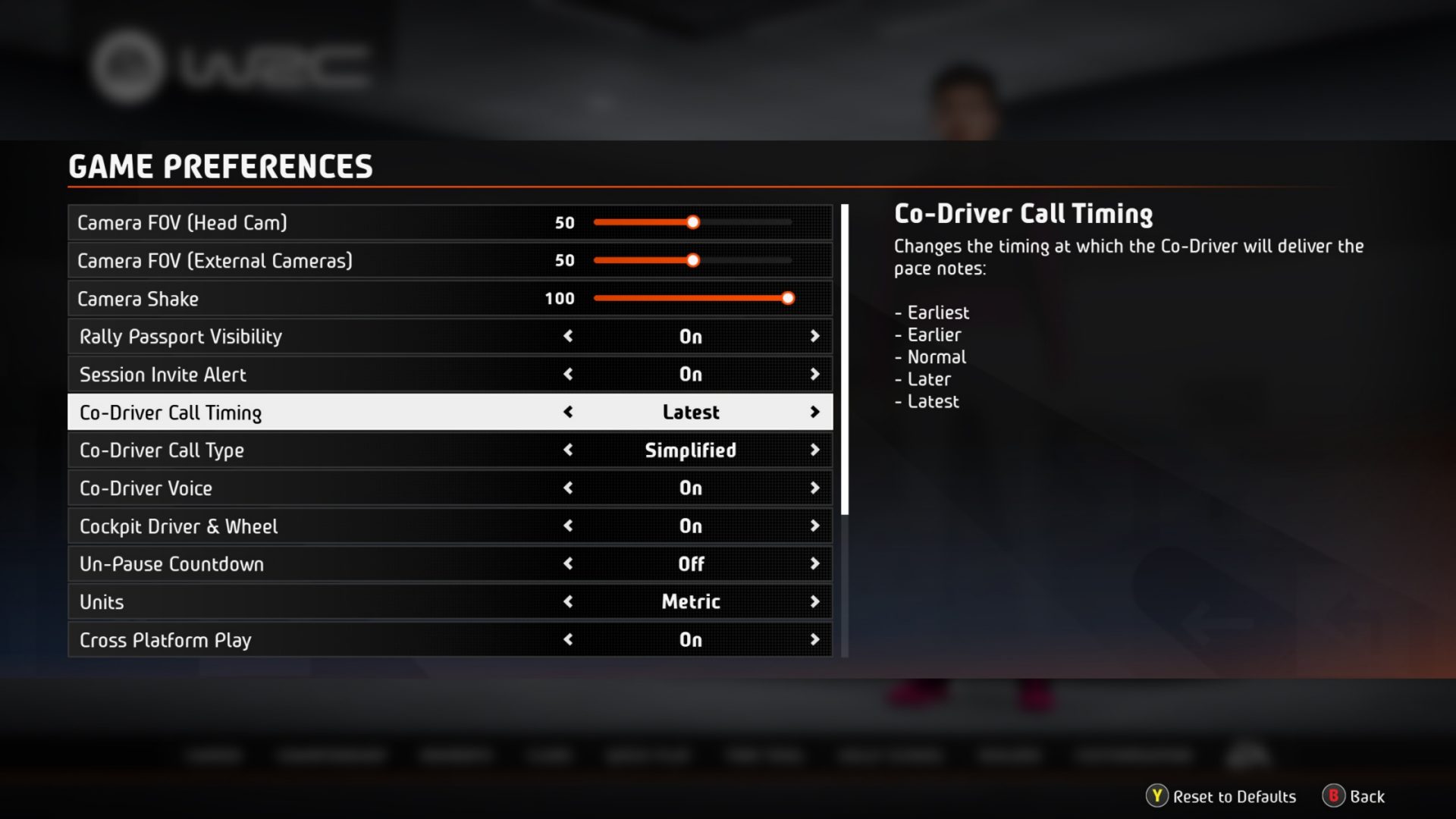Click the left arrow on the Units row
The image size is (1456, 819).
[x=568, y=601]
